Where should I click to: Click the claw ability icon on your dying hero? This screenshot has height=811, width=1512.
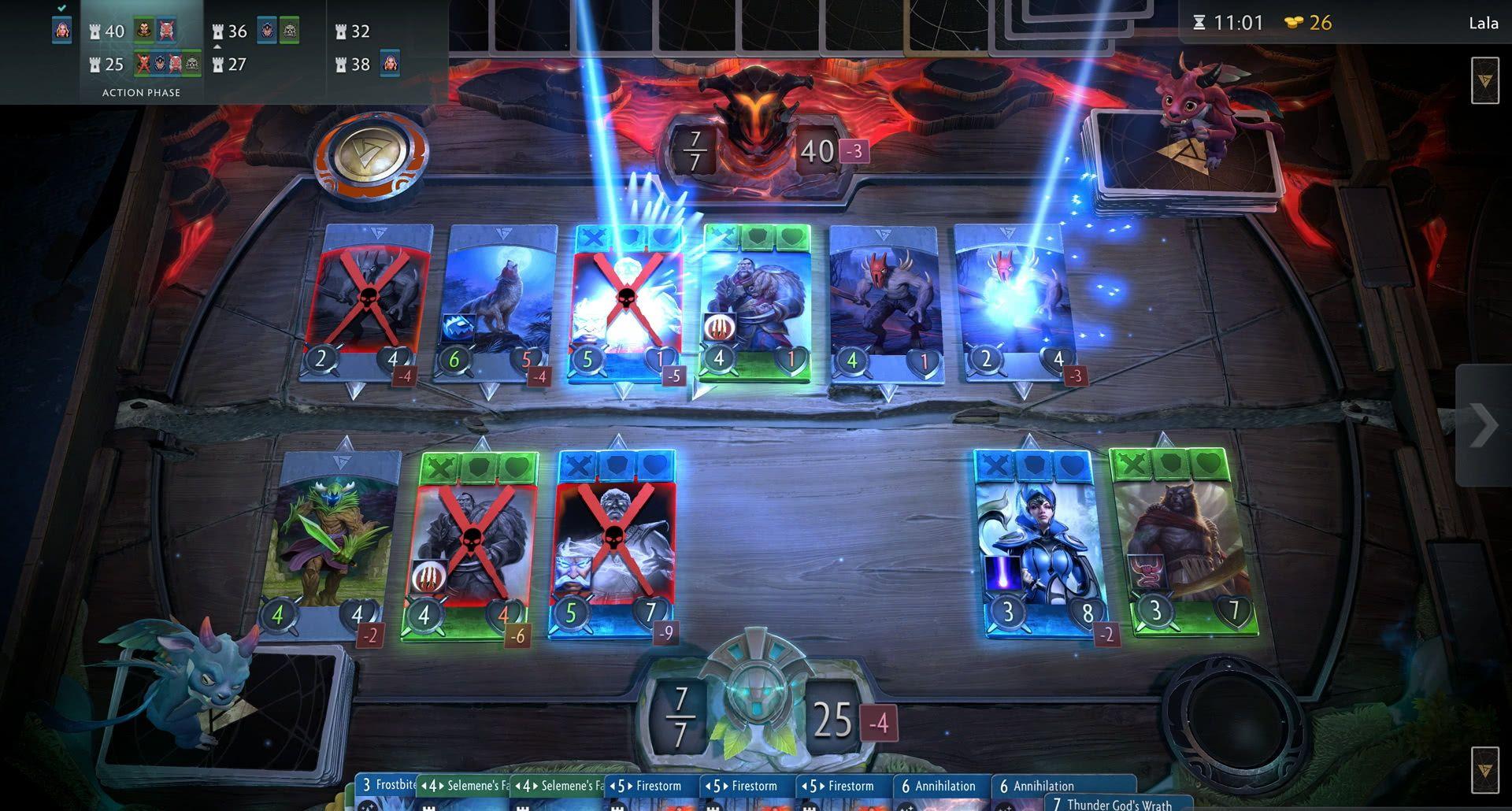(x=428, y=576)
